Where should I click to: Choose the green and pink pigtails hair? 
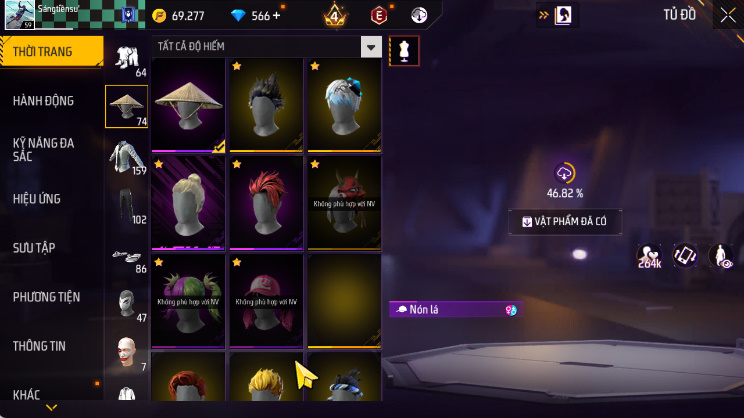click(x=187, y=297)
